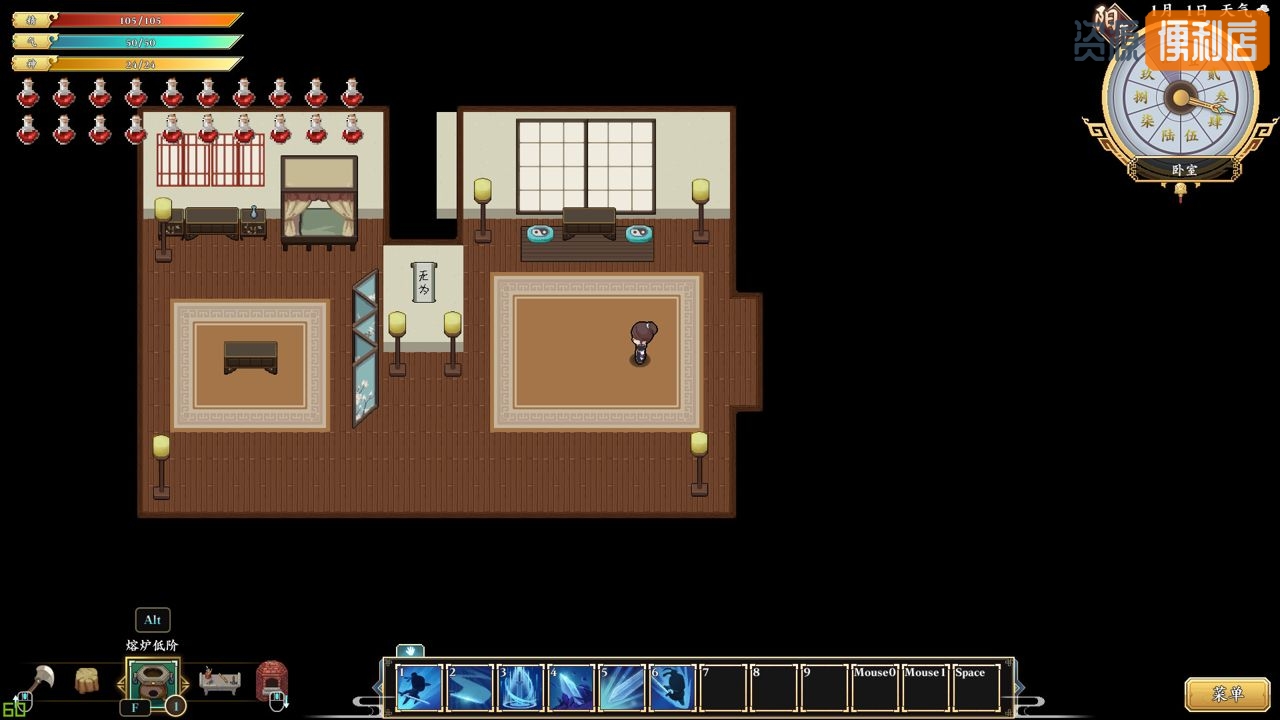This screenshot has width=1280, height=720.
Task: Use the slash skill in slot 2
Action: (x=470, y=688)
